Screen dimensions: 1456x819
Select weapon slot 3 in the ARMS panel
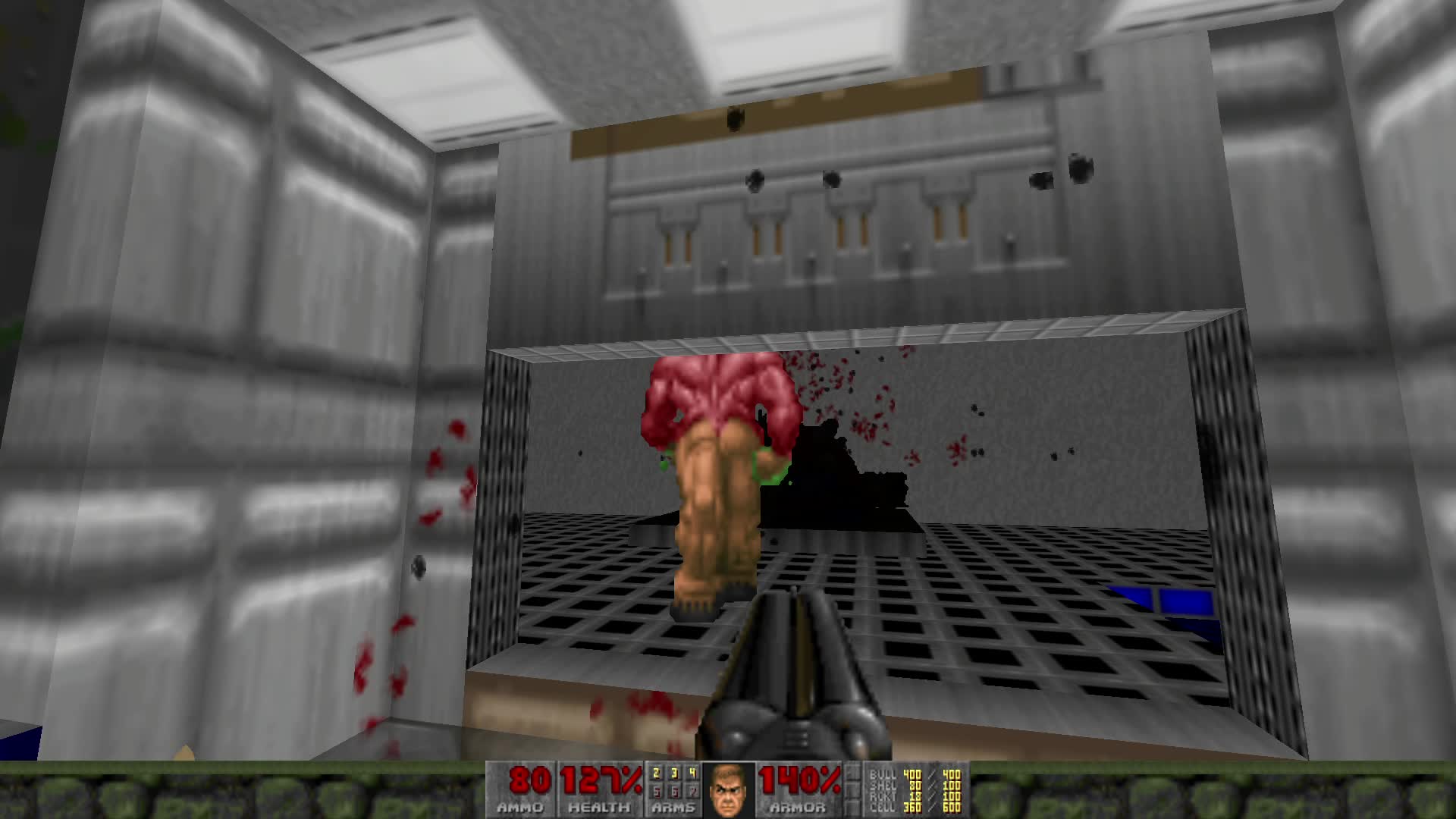point(674,773)
